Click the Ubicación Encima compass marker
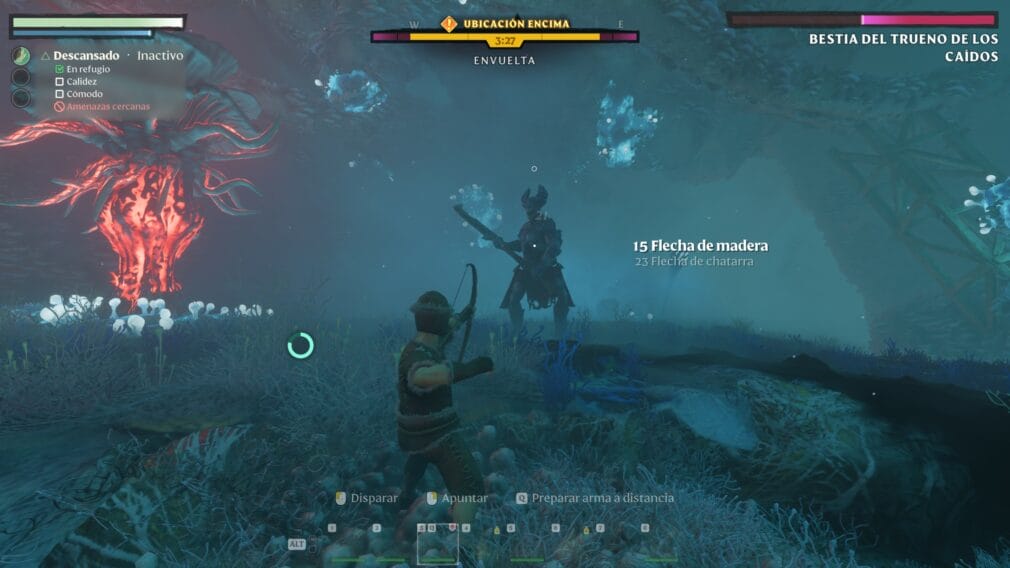Image resolution: width=1010 pixels, height=568 pixels. pos(449,23)
